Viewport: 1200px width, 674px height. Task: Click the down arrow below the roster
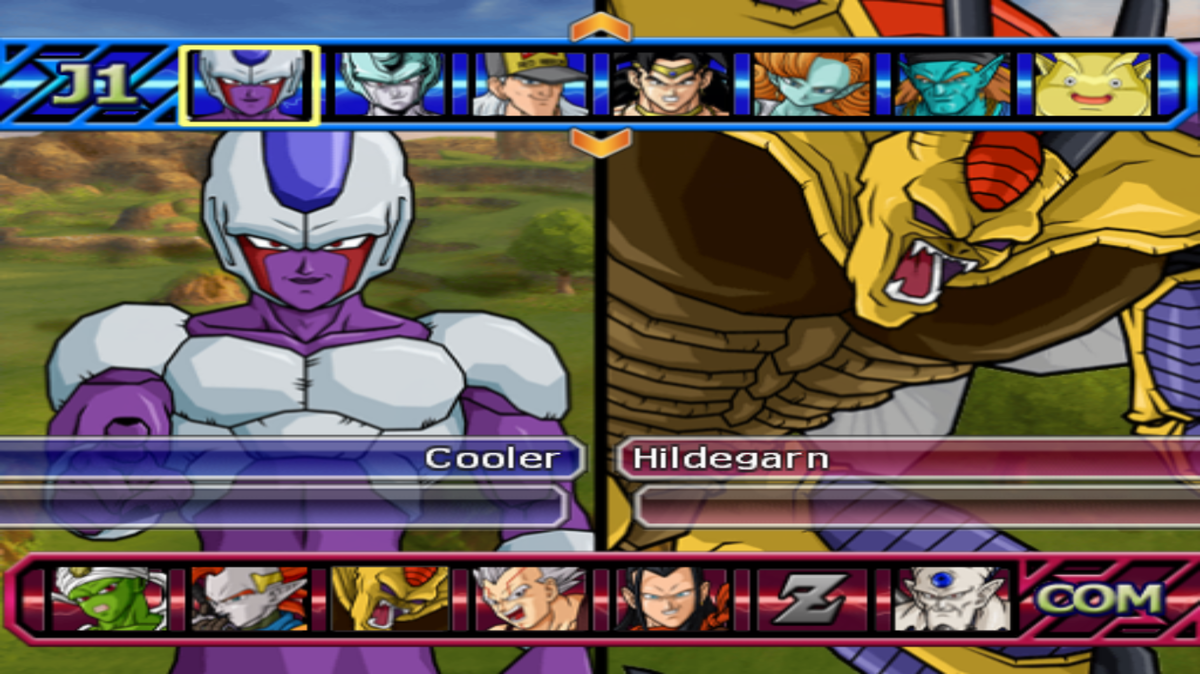601,141
